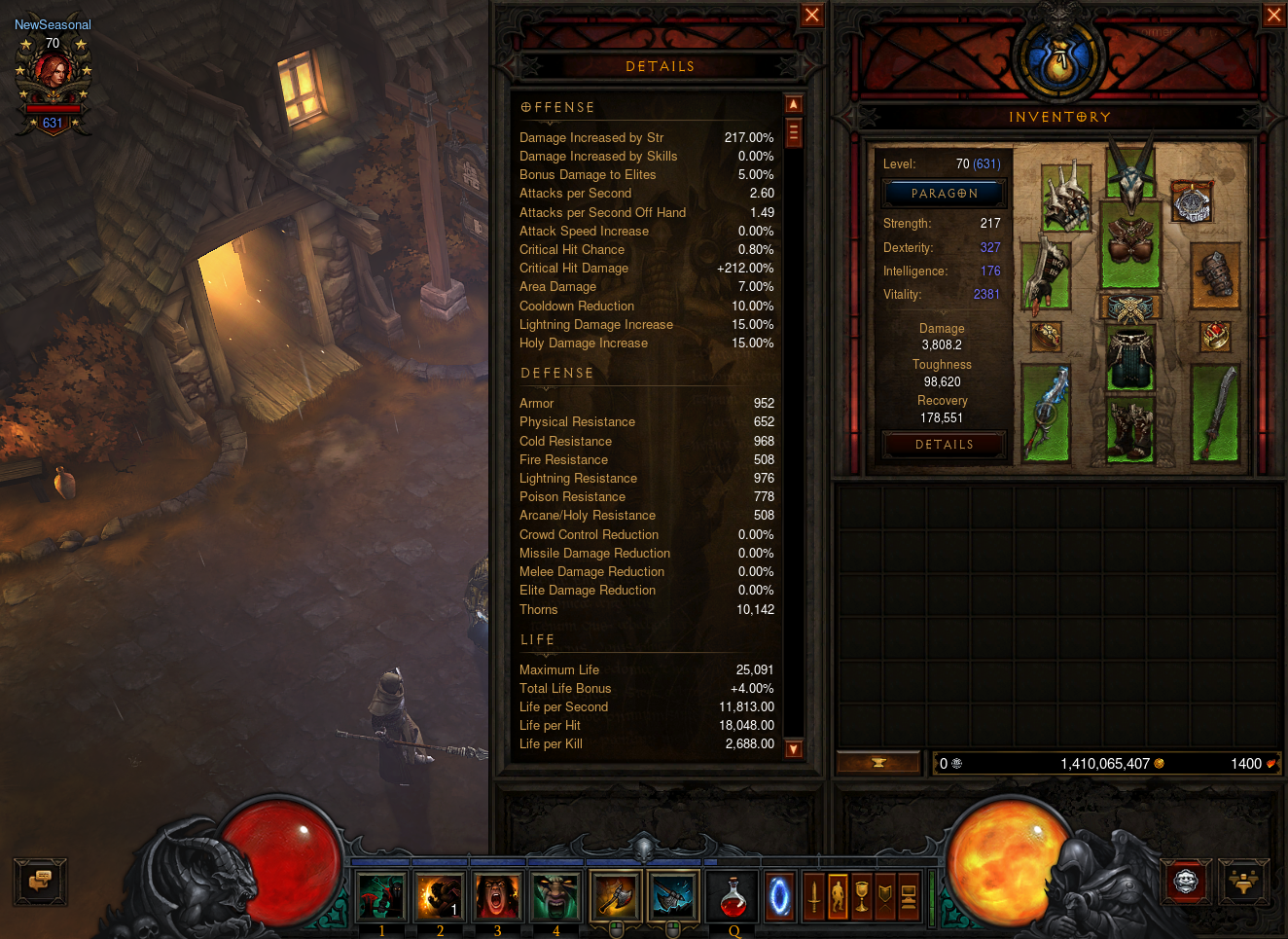Select the equipped amulet slot

[1192, 202]
